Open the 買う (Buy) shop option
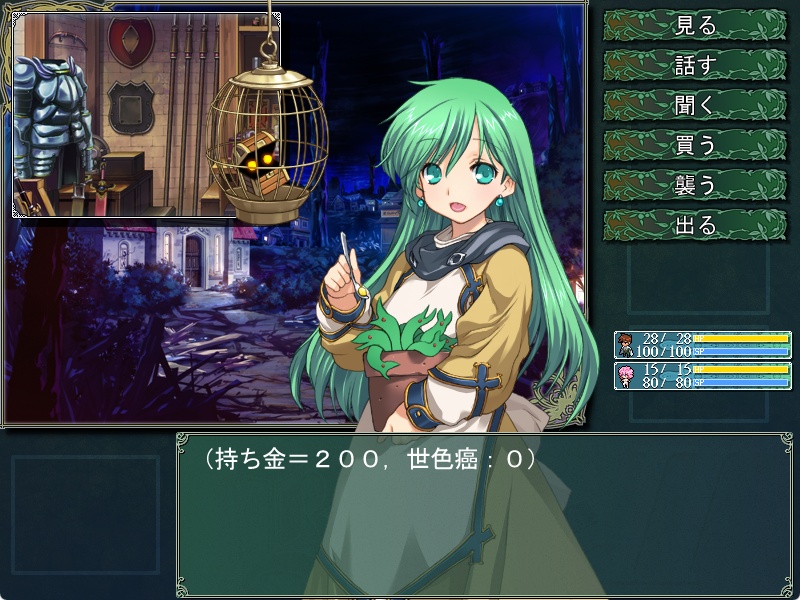Image resolution: width=800 pixels, height=600 pixels. point(696,145)
